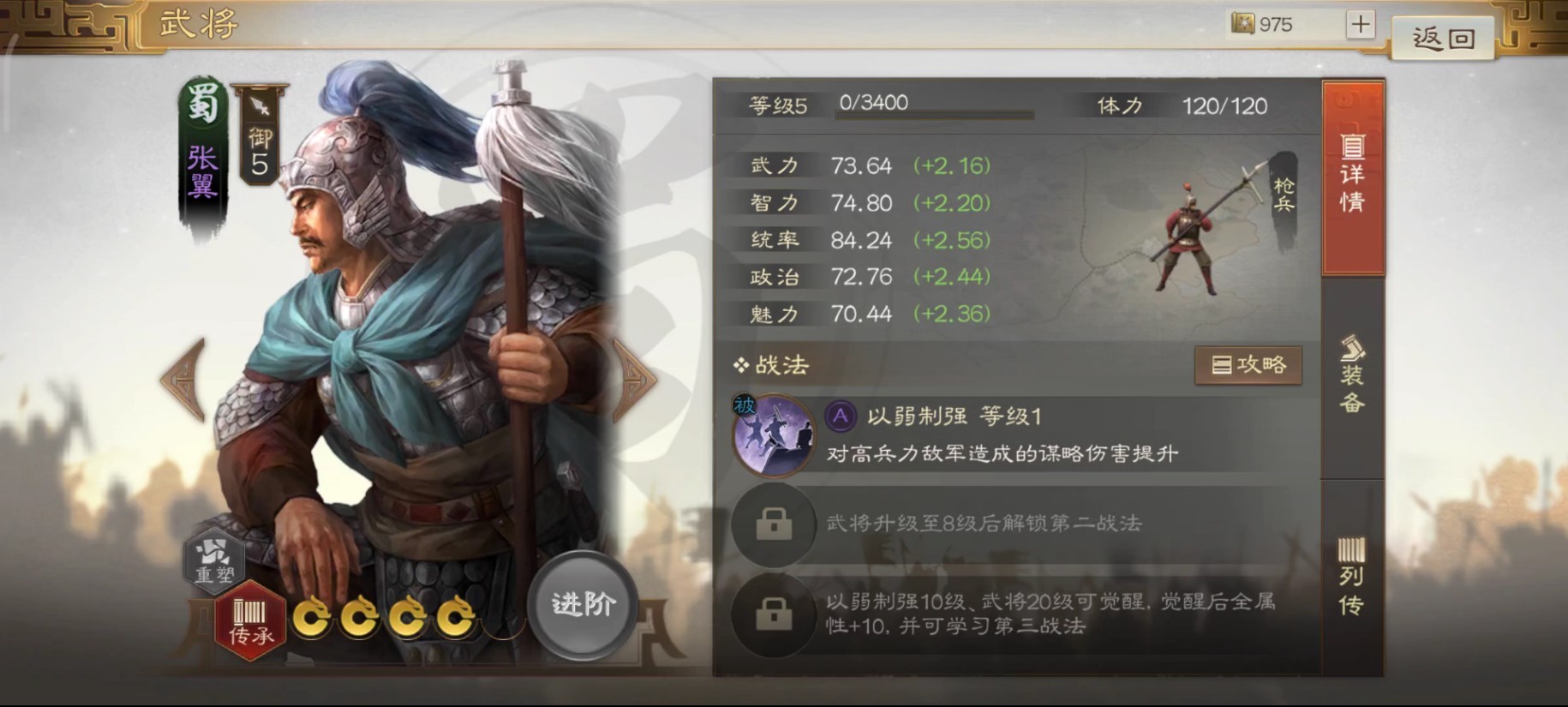Screen dimensions: 1568x707
Task: Open the 攻略 strategy guide
Action: point(1249,363)
